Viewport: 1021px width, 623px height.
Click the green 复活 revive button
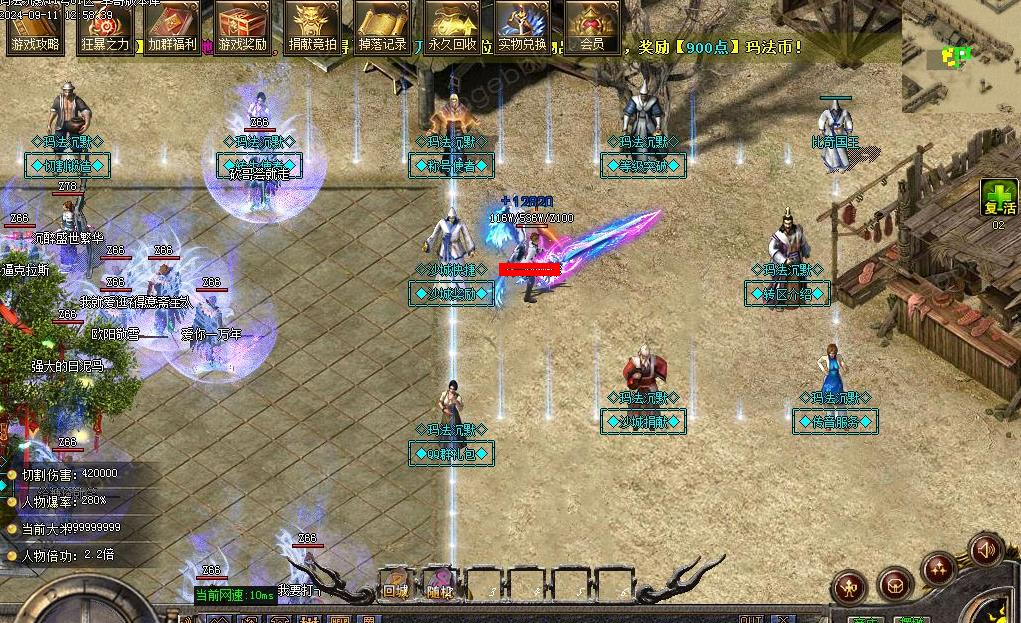tap(997, 198)
